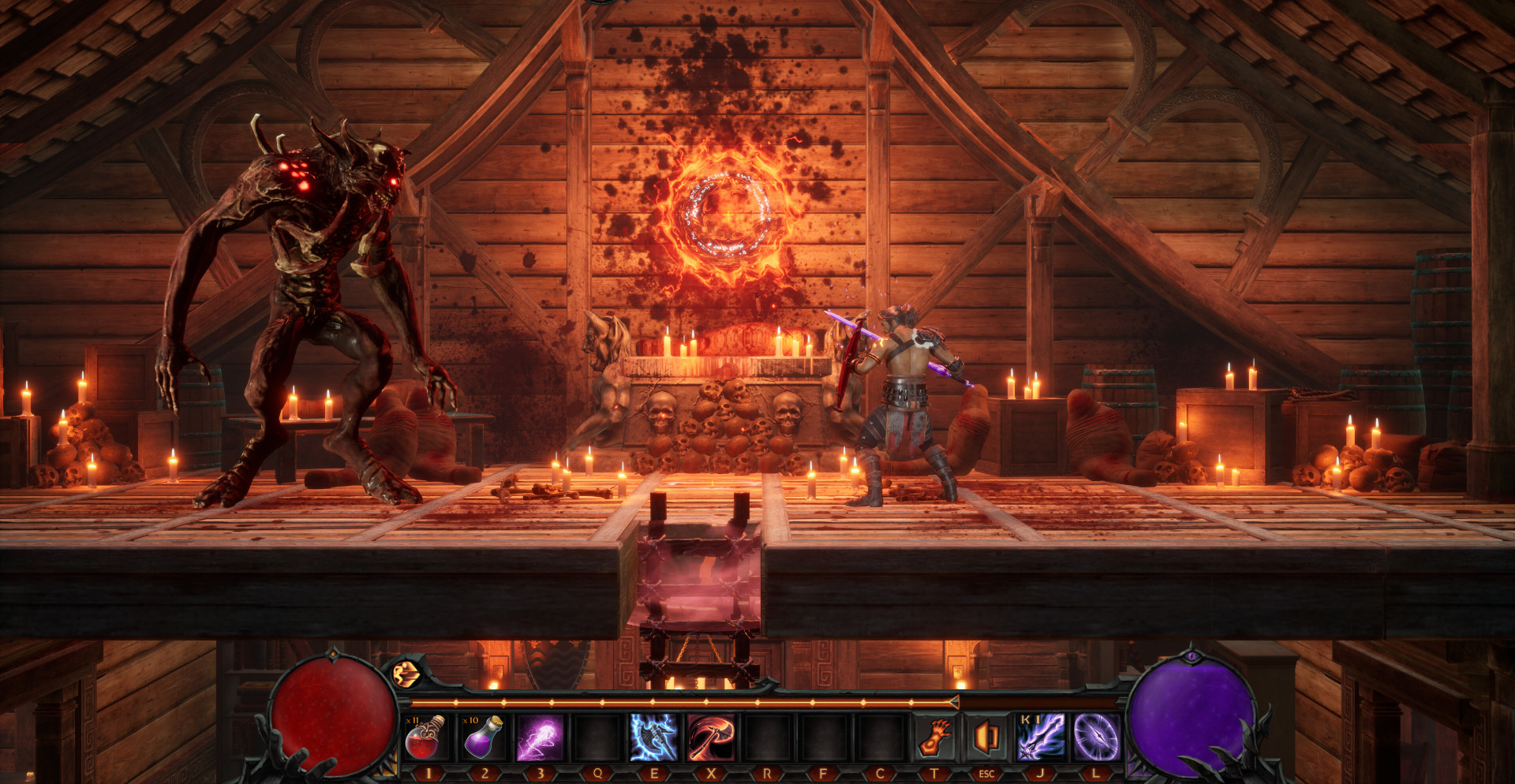Screen dimensions: 1515x784
Task: Activate the purple swirling eye ability
Action: coord(1096,737)
